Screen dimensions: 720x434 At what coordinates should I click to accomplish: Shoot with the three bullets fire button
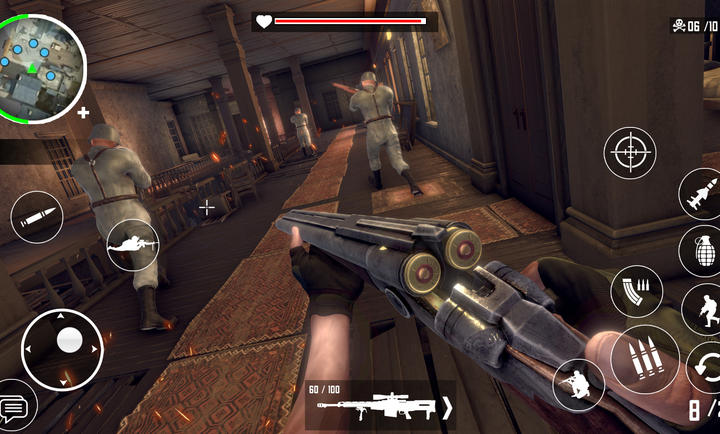coord(644,357)
